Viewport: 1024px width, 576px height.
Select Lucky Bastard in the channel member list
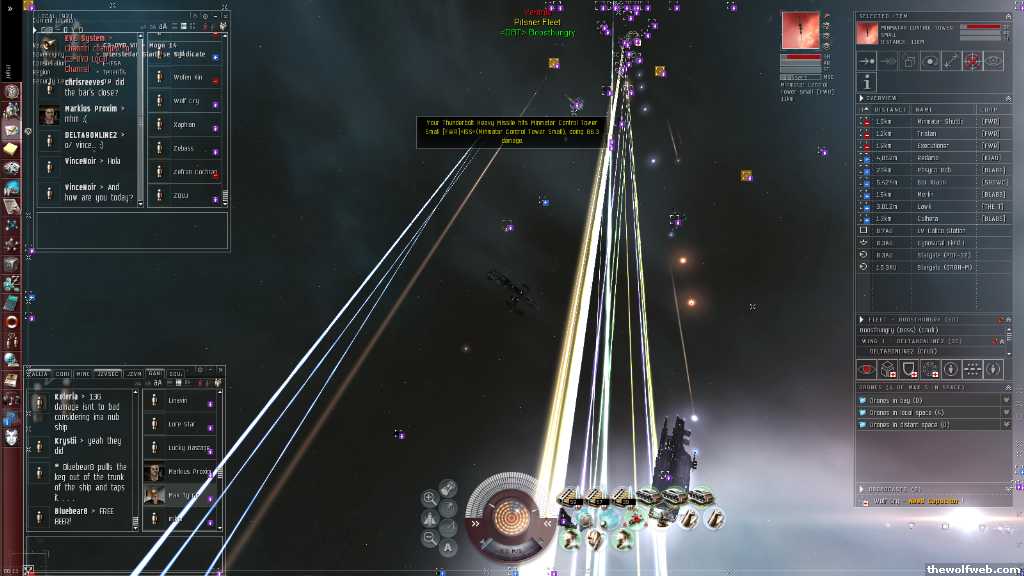[190, 447]
